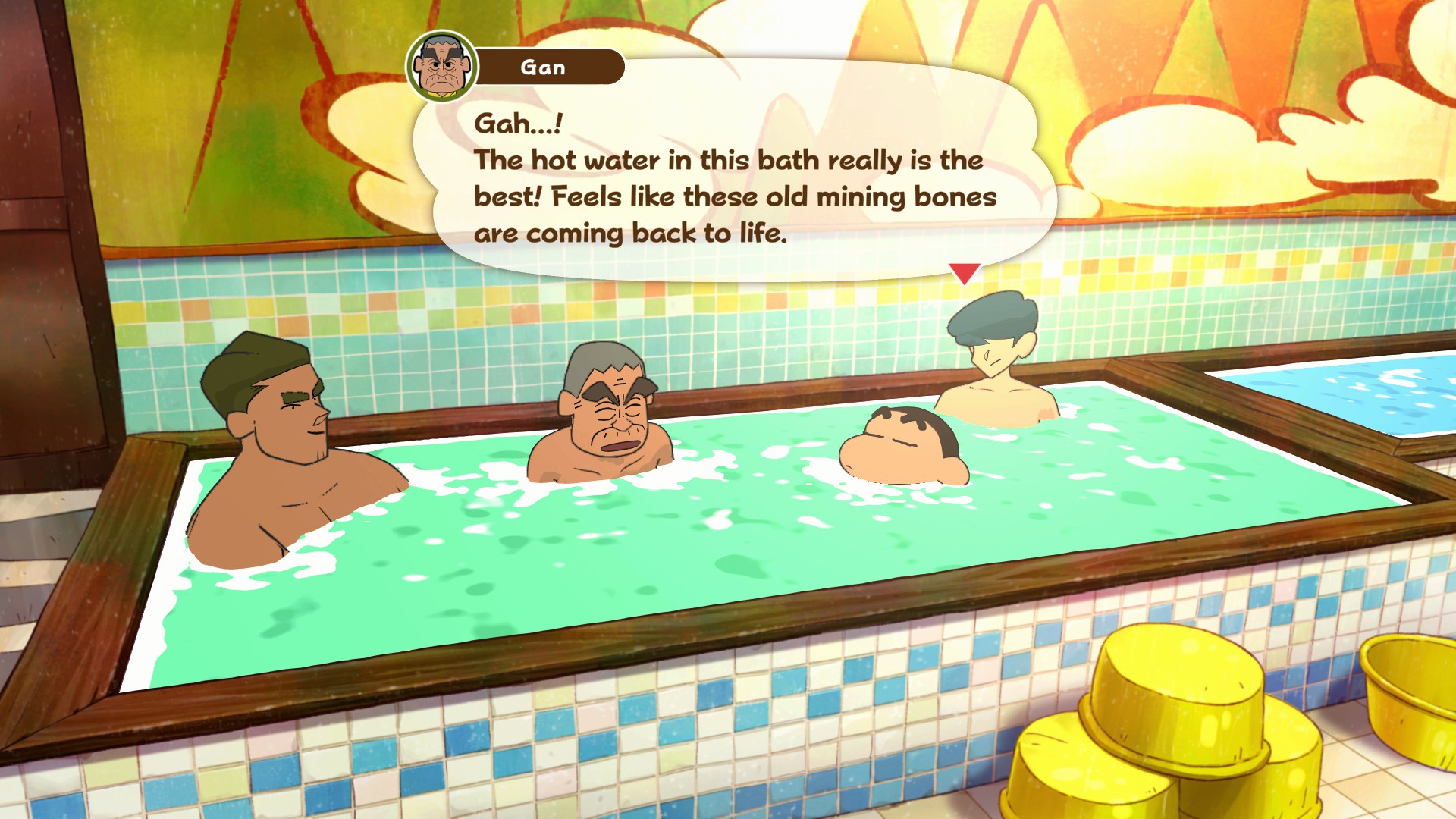Advance dialogue with the red arrow indicator
Image resolution: width=1456 pixels, height=819 pixels.
point(964,273)
